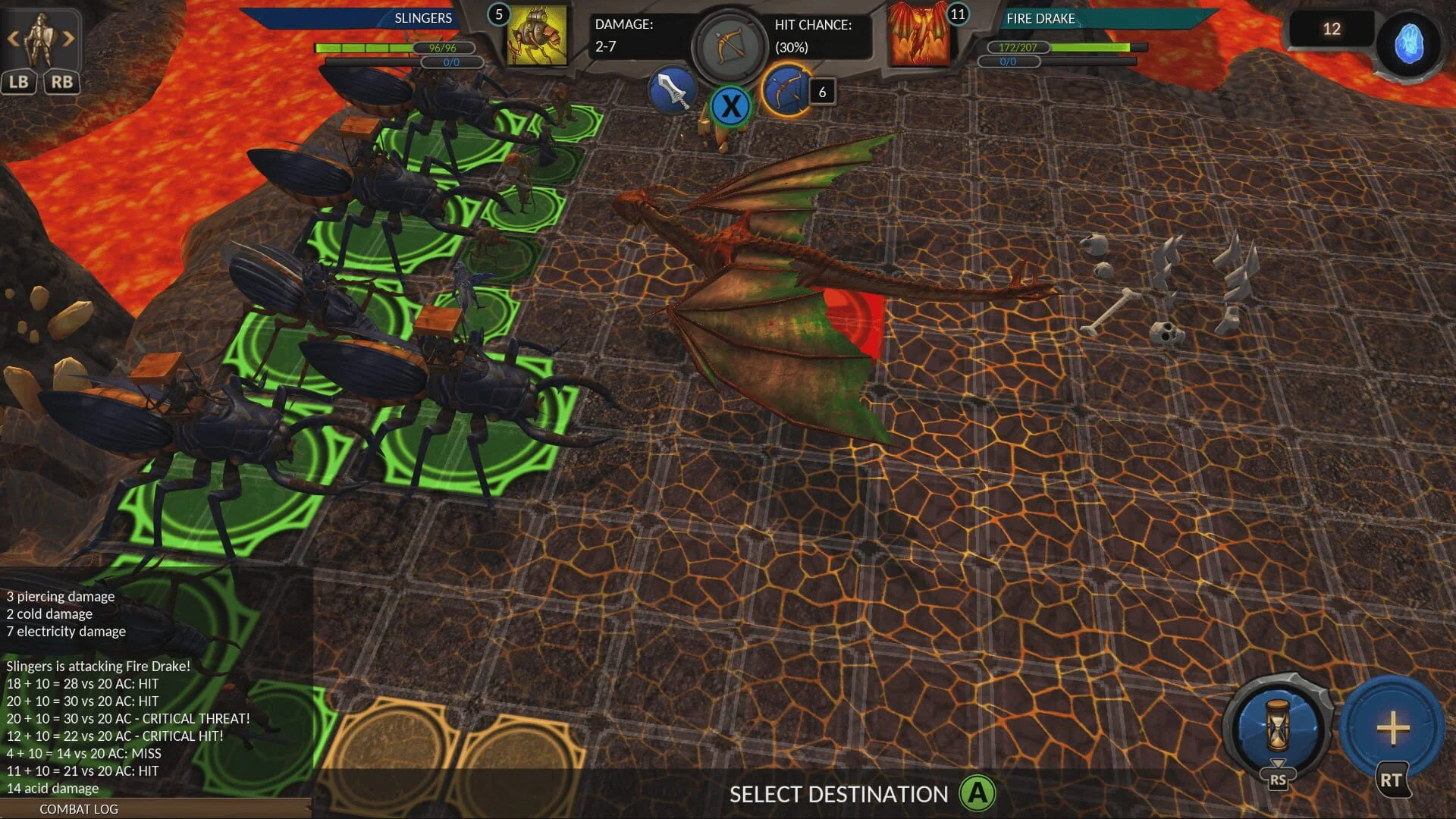
Task: Toggle the LB shoulder button
Action: pos(20,82)
